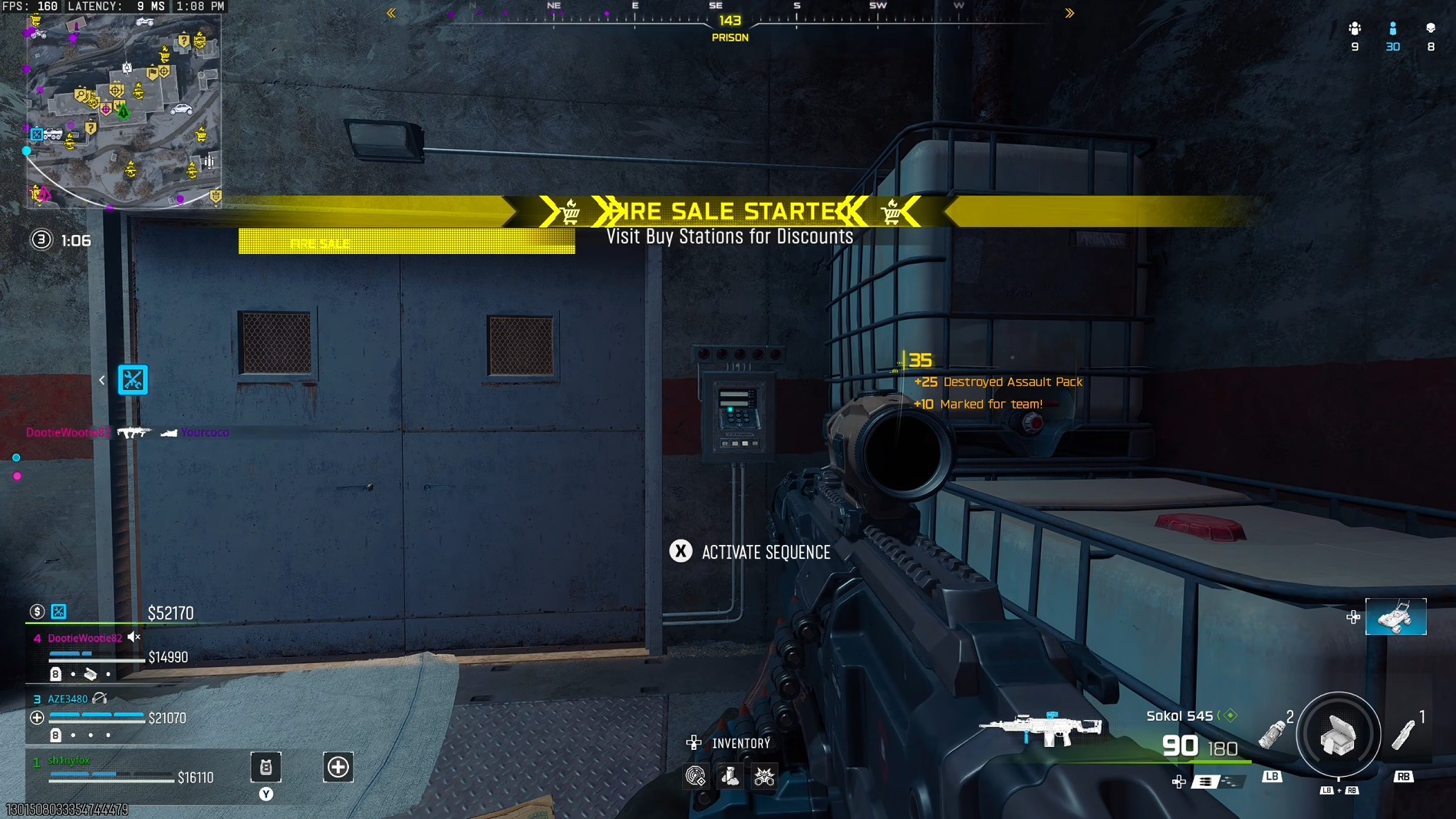The height and width of the screenshot is (819, 1456).
Task: Select the UAV scanner icon in the inventory bar
Action: click(696, 776)
